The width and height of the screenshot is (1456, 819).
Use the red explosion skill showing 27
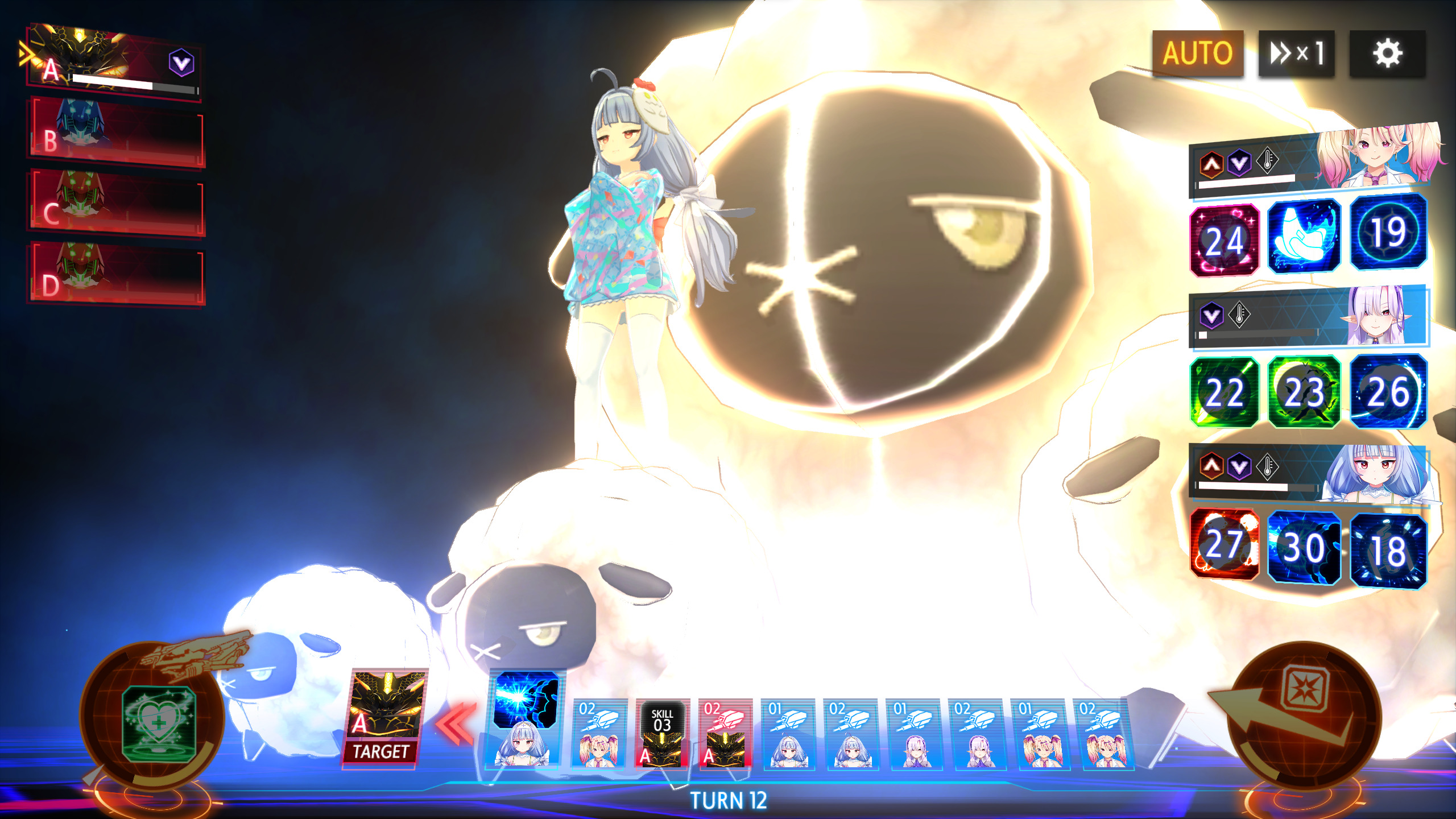[x=1225, y=545]
